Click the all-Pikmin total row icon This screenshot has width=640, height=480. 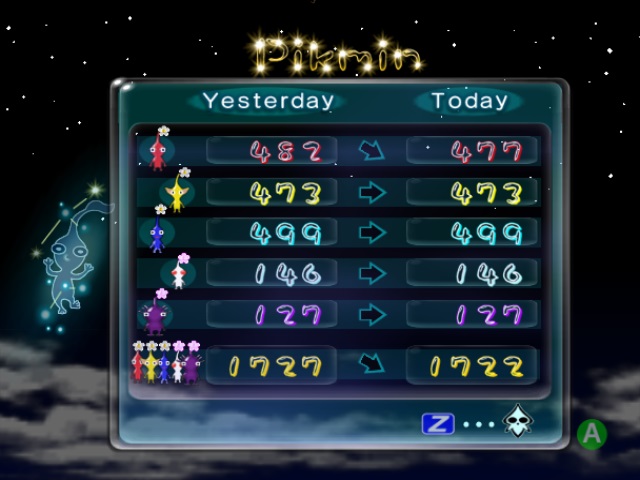tap(165, 364)
